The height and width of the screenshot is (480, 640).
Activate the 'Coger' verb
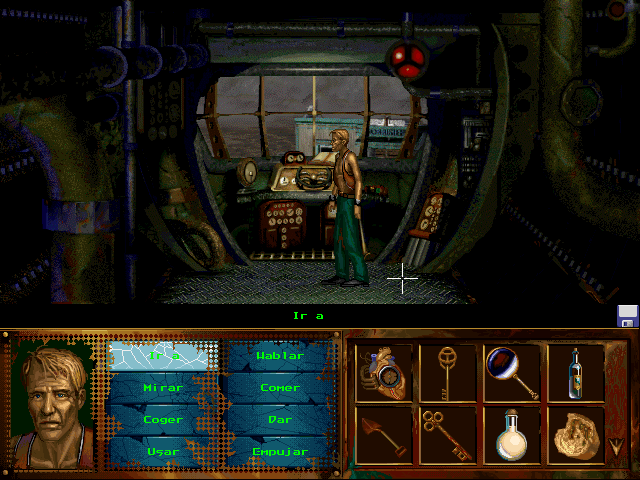(162, 419)
